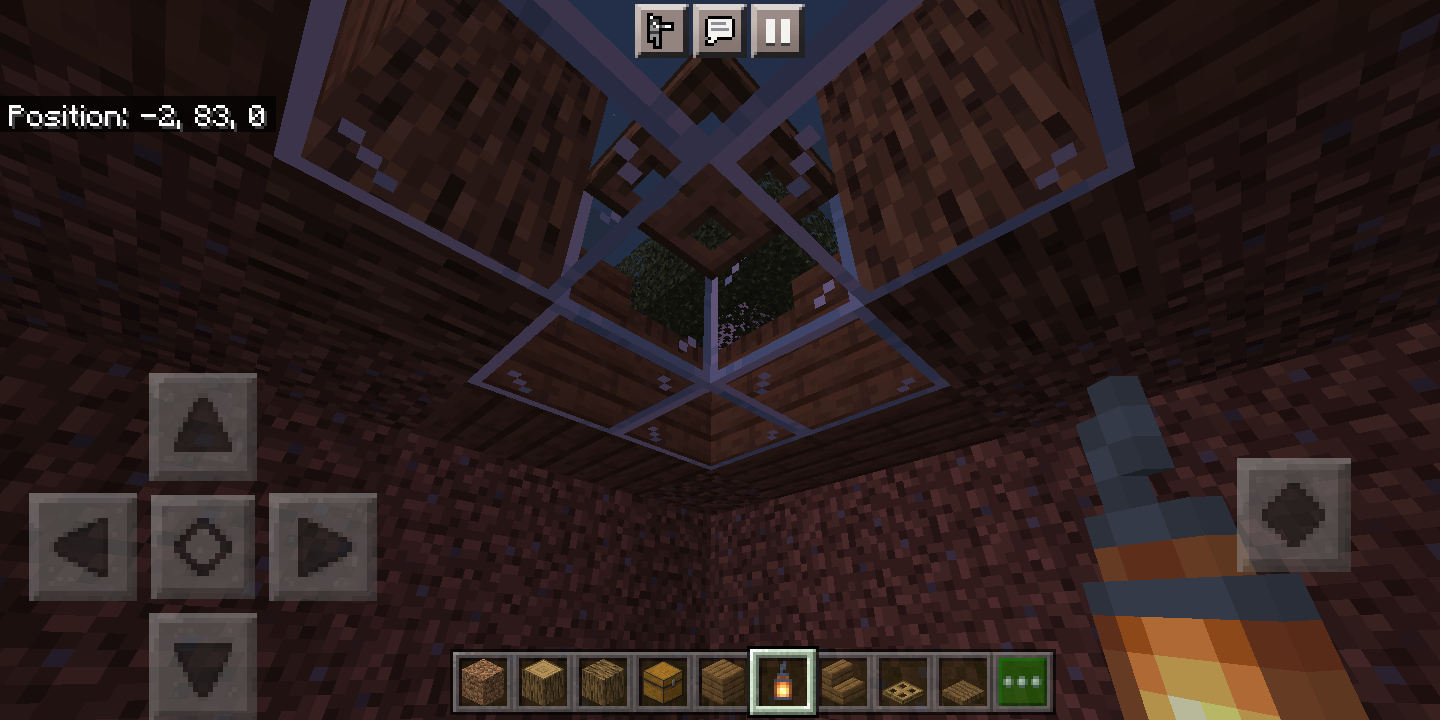Open the green expanded inventory button

[1021, 683]
